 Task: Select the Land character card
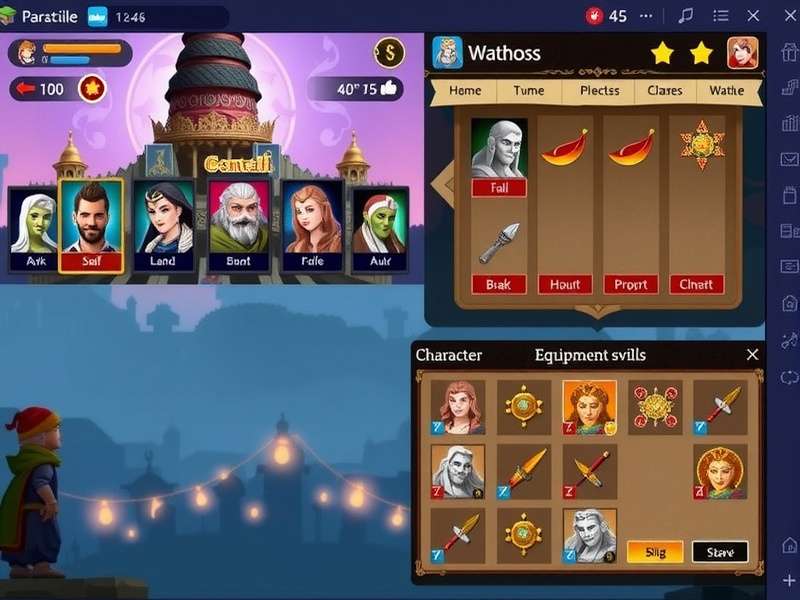tap(163, 229)
